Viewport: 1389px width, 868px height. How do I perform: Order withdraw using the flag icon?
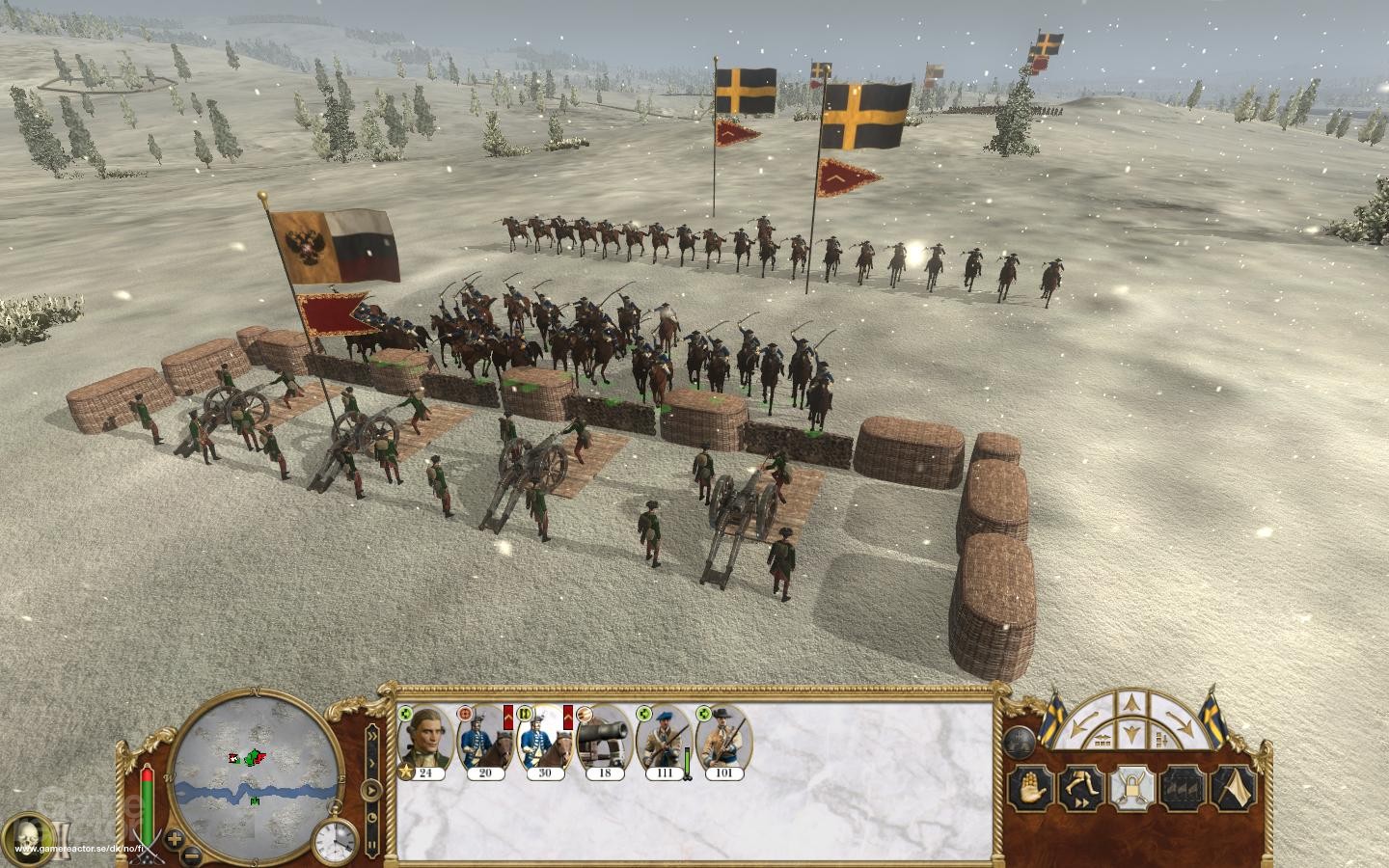(x=1235, y=789)
